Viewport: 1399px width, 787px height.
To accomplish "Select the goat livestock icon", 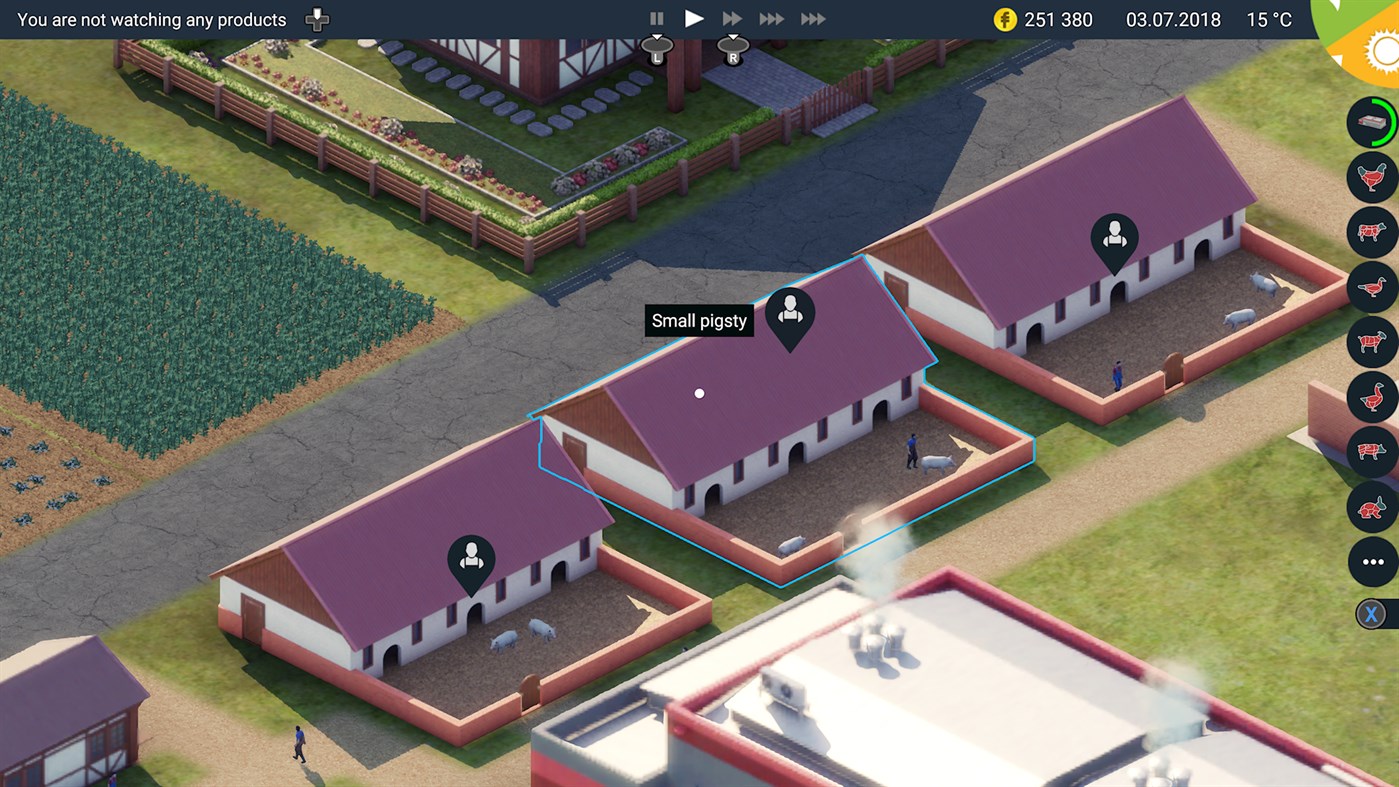I will [1371, 342].
